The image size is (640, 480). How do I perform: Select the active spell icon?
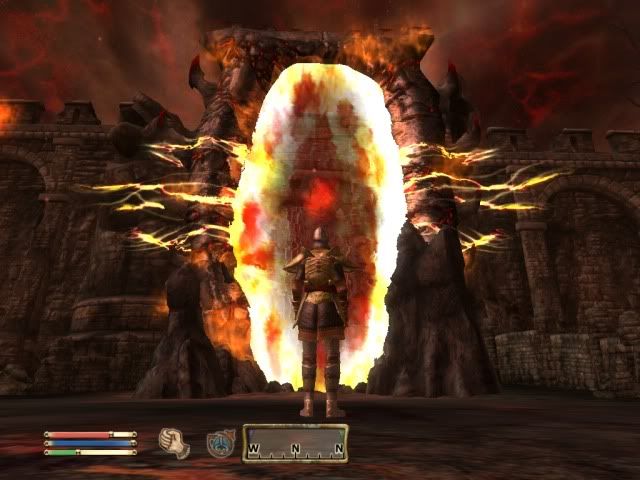coord(220,443)
